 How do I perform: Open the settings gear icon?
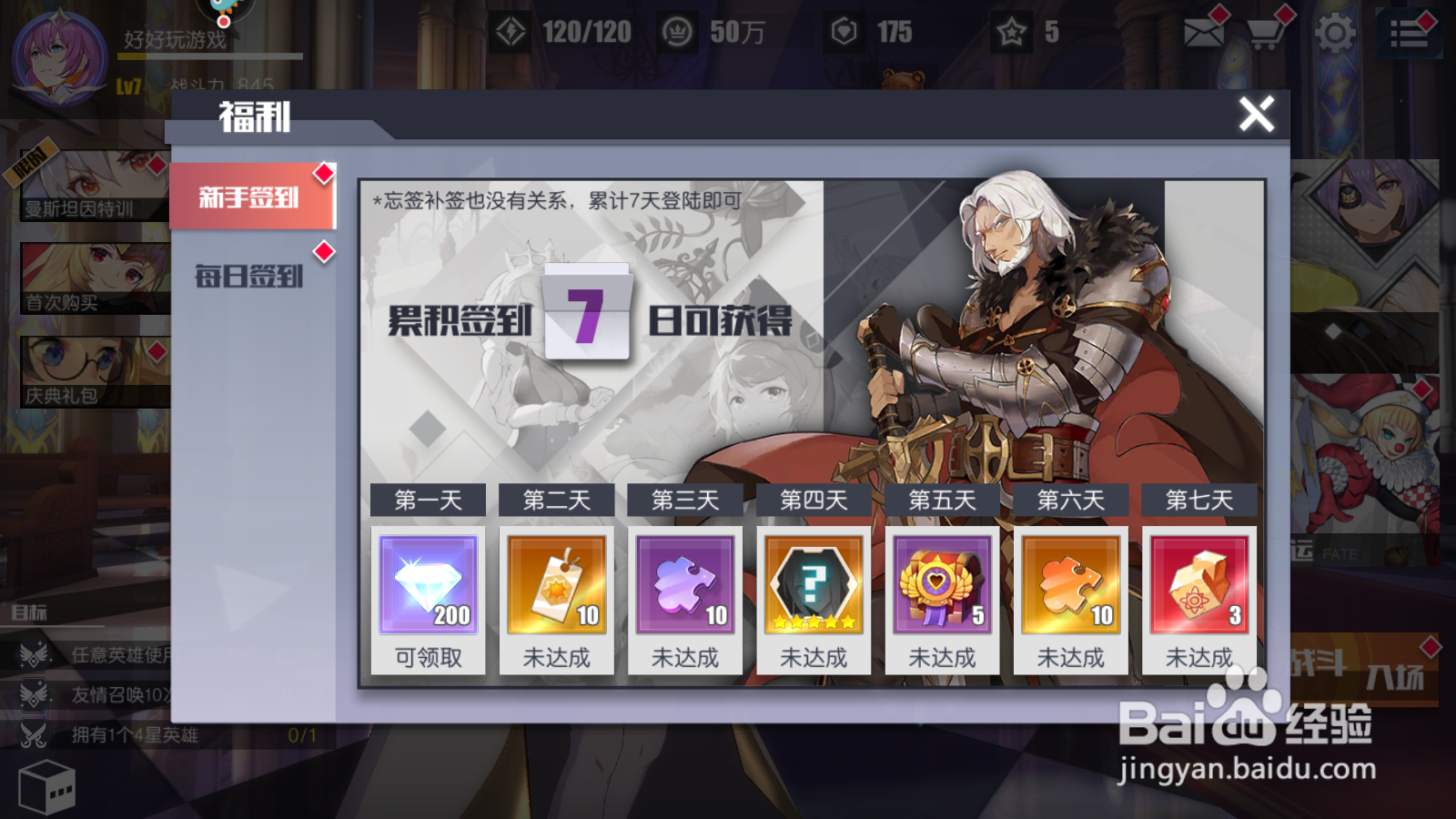[x=1332, y=32]
